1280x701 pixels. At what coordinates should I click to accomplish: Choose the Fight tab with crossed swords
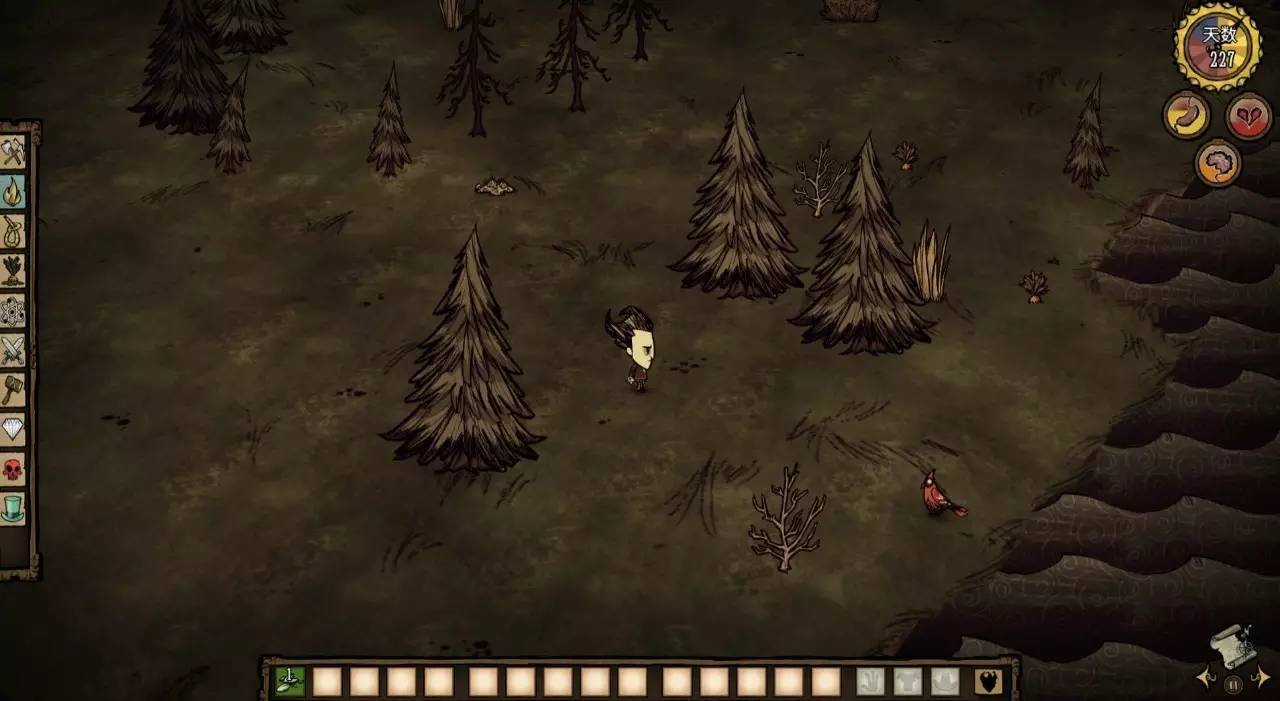[13, 349]
